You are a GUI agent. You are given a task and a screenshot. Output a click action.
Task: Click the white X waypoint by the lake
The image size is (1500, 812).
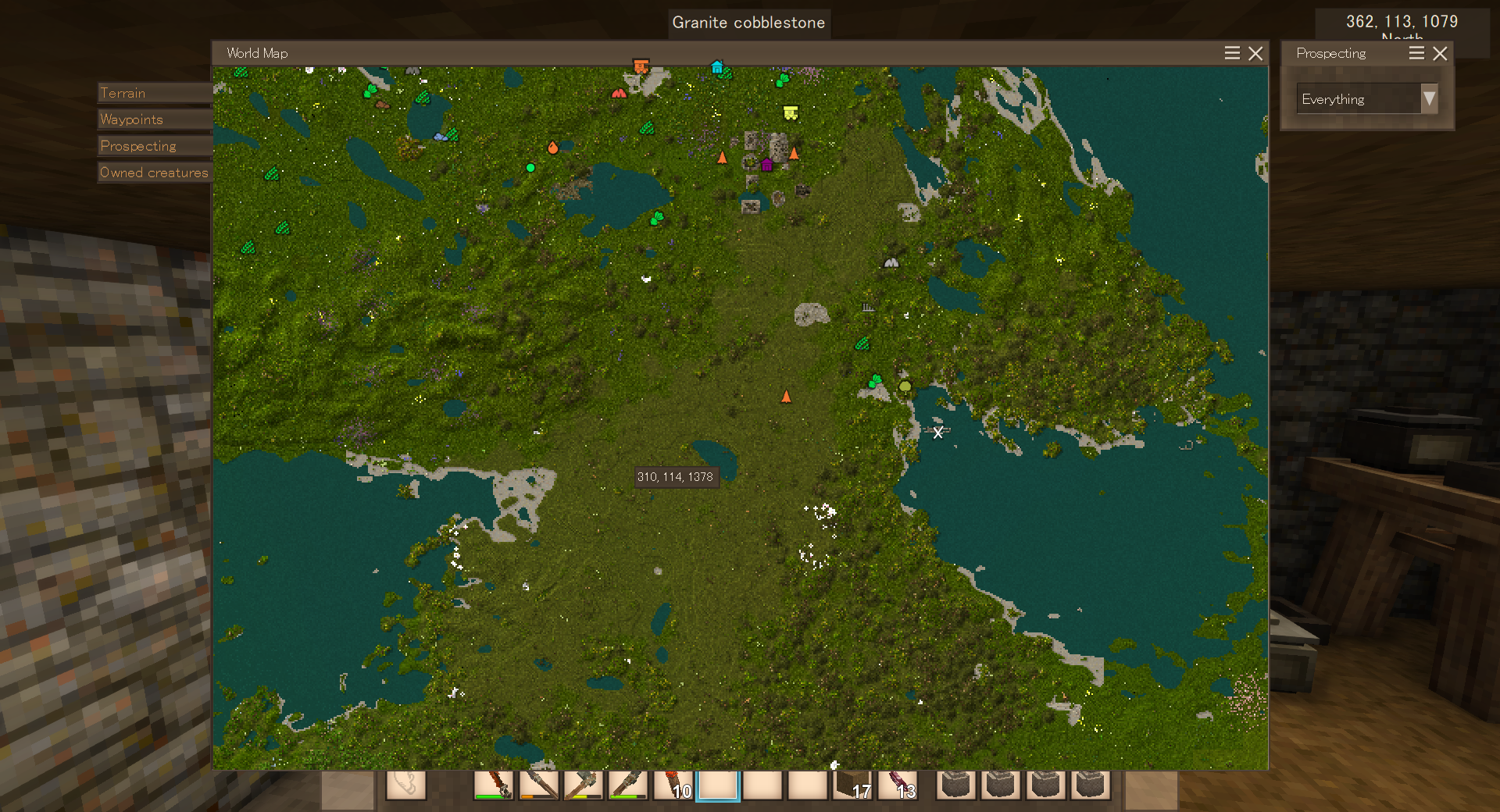[937, 433]
